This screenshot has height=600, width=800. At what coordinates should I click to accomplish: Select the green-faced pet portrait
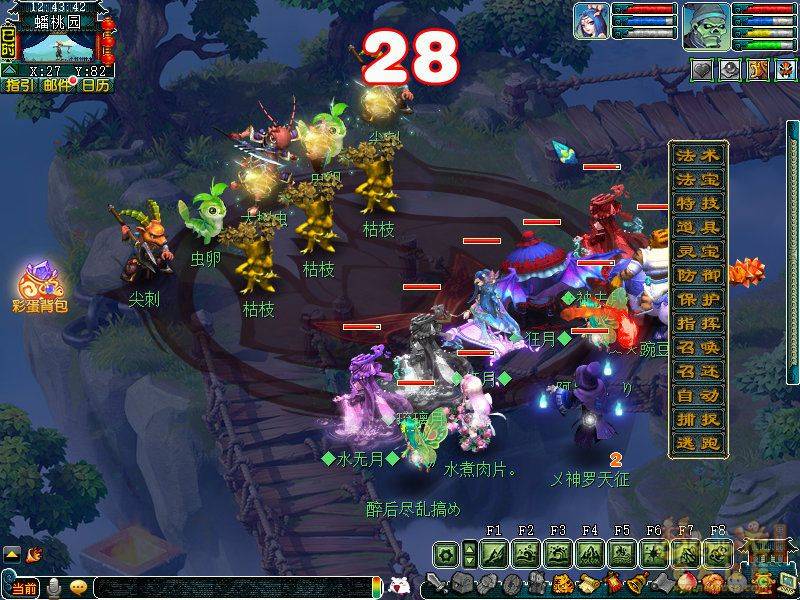pyautogui.click(x=705, y=21)
